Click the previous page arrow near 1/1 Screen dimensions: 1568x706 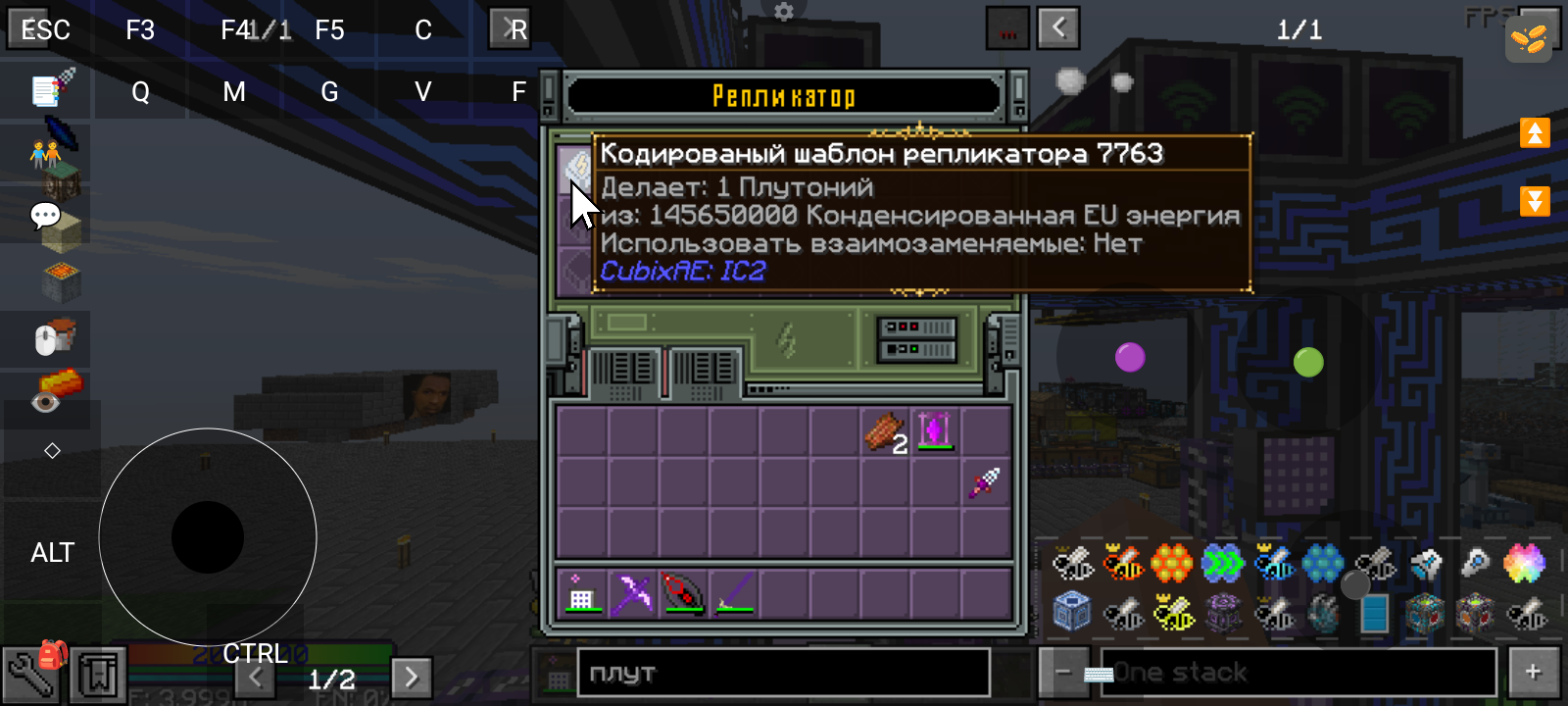(1058, 28)
